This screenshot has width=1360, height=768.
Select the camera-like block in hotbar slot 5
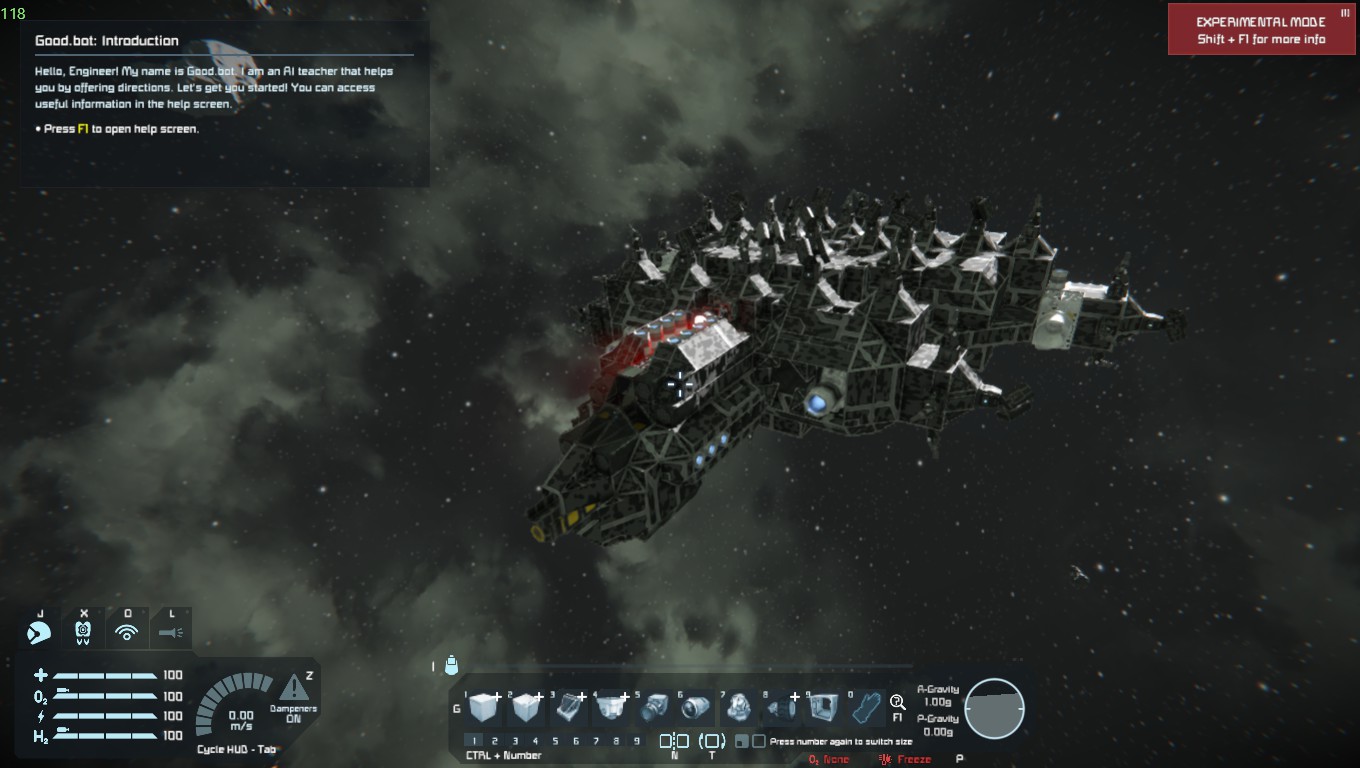[655, 708]
